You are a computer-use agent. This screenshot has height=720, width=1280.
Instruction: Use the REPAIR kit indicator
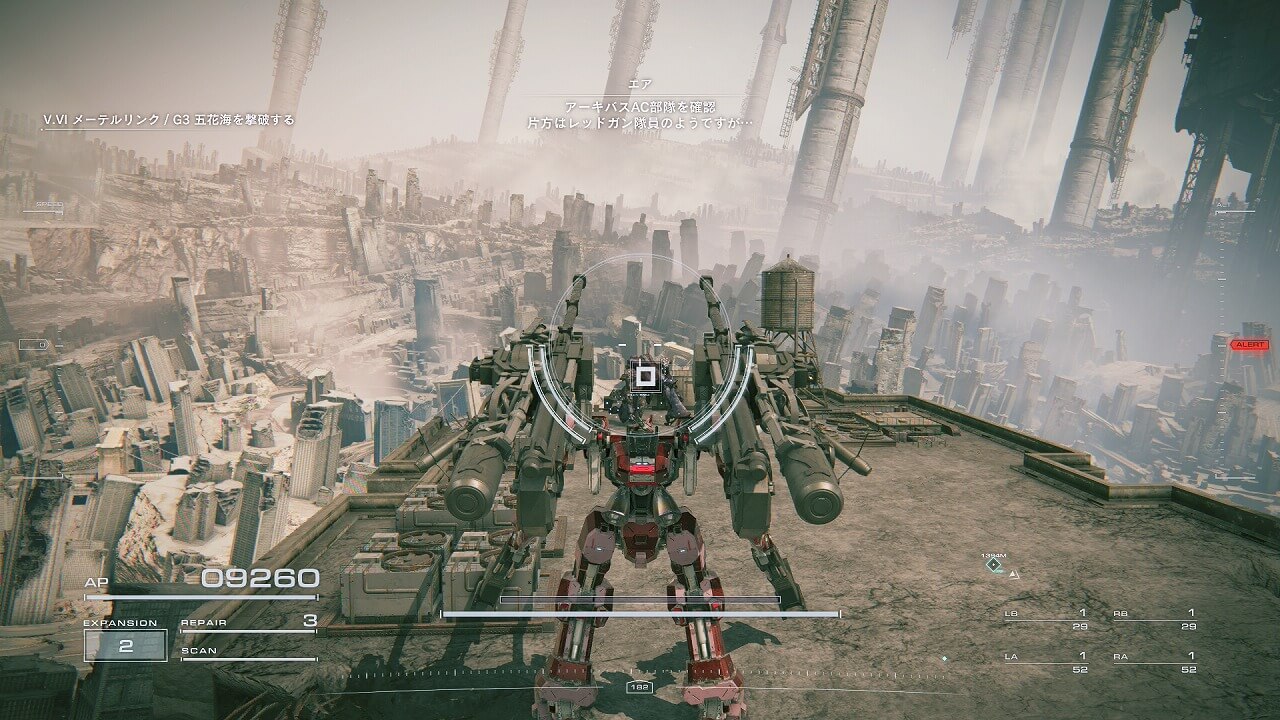pyautogui.click(x=249, y=622)
